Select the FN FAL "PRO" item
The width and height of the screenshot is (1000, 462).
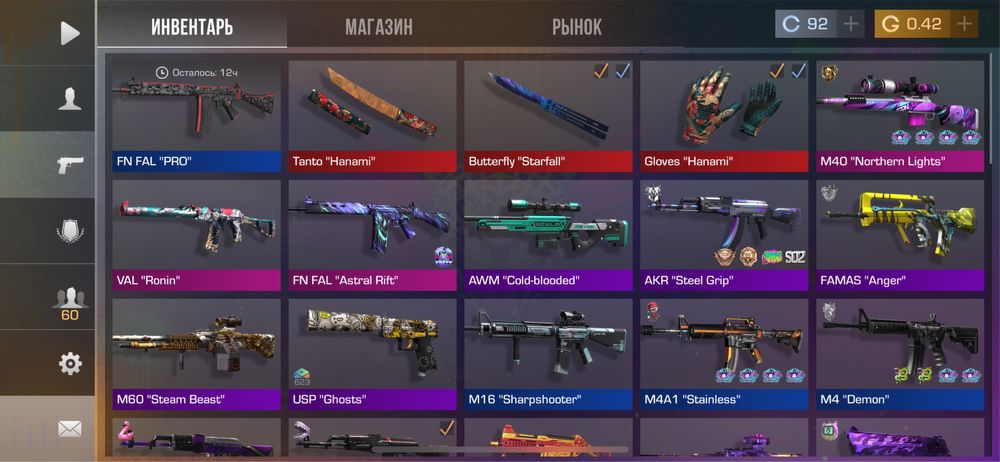(x=196, y=115)
